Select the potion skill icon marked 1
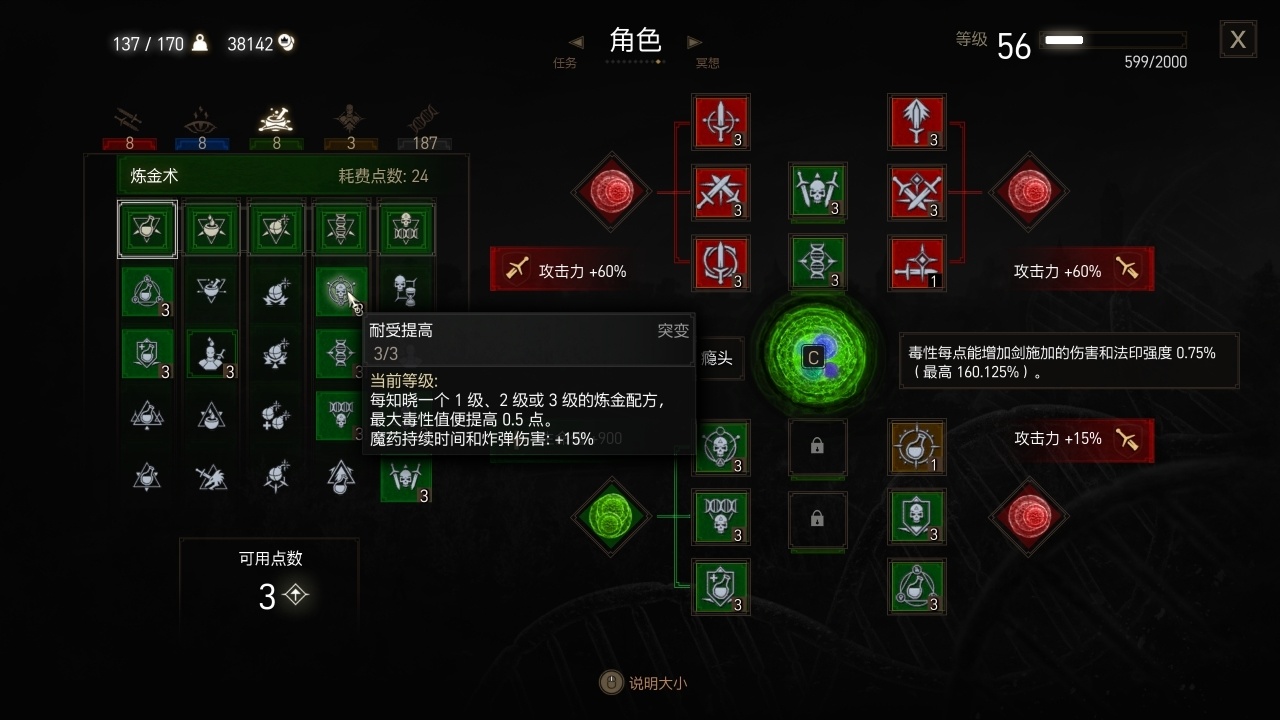 (x=915, y=449)
